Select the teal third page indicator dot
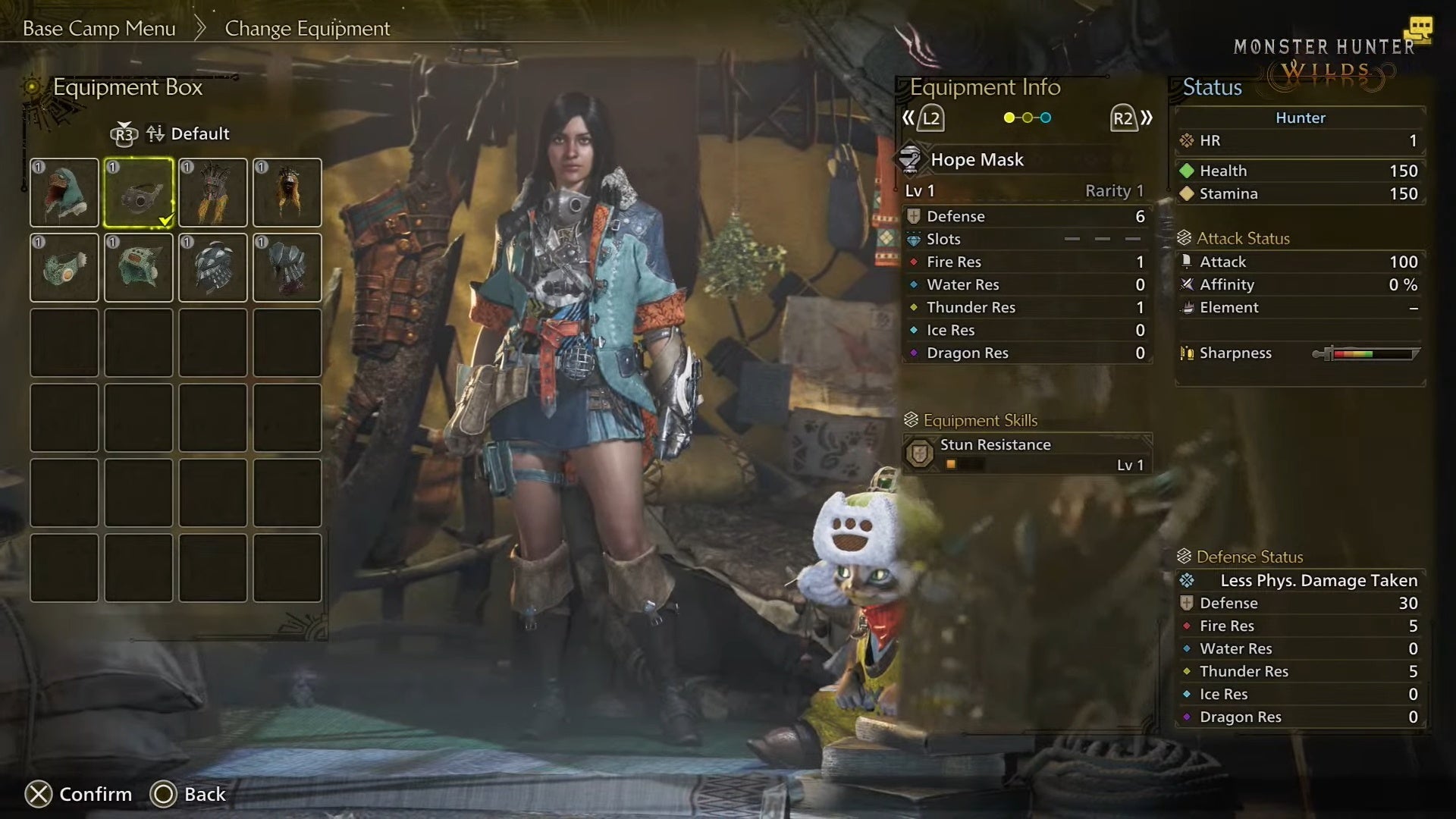 pyautogui.click(x=1045, y=118)
